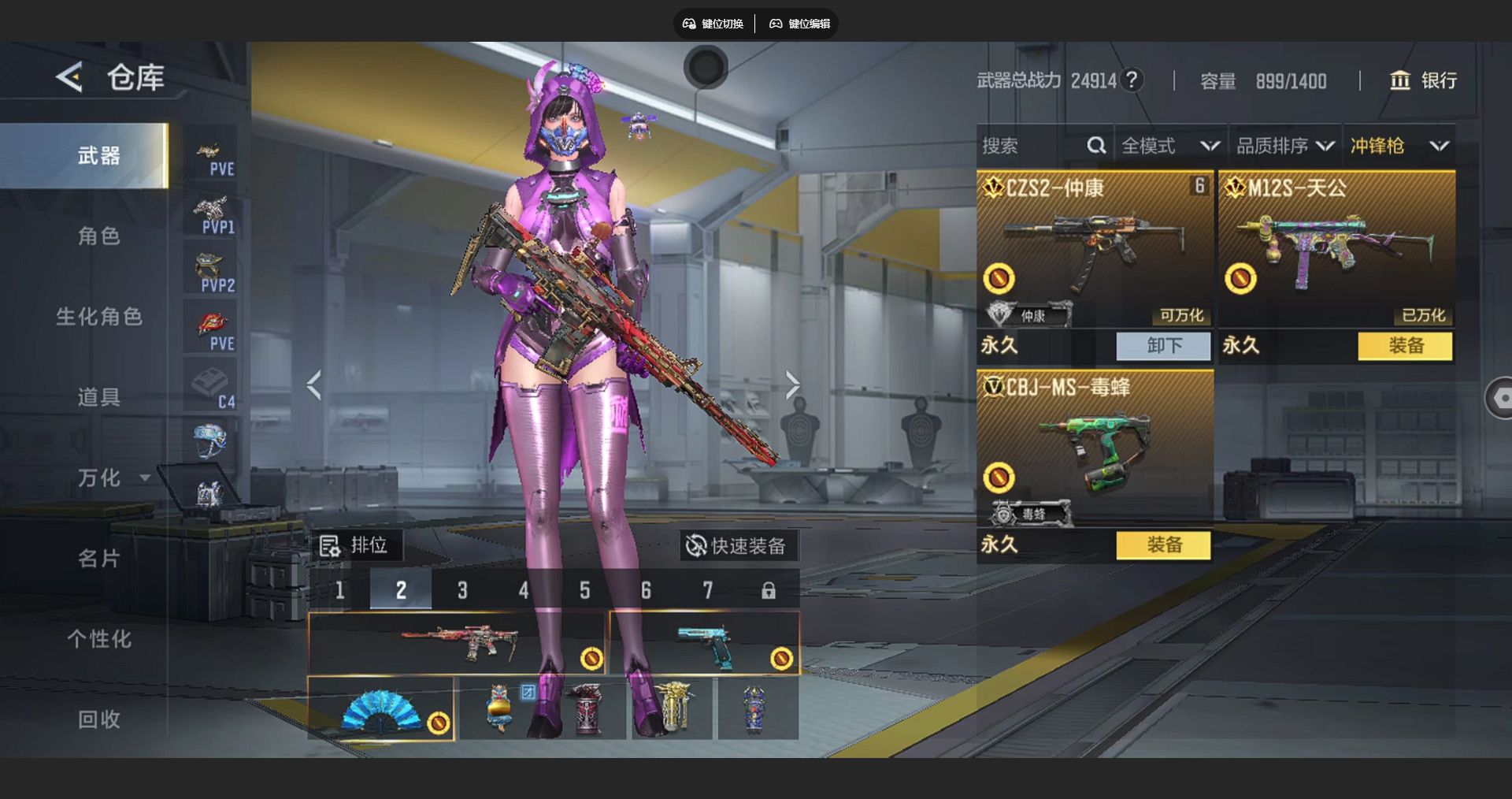The image size is (1512, 799).
Task: Go back from the 仓库 screen
Action: point(69,77)
